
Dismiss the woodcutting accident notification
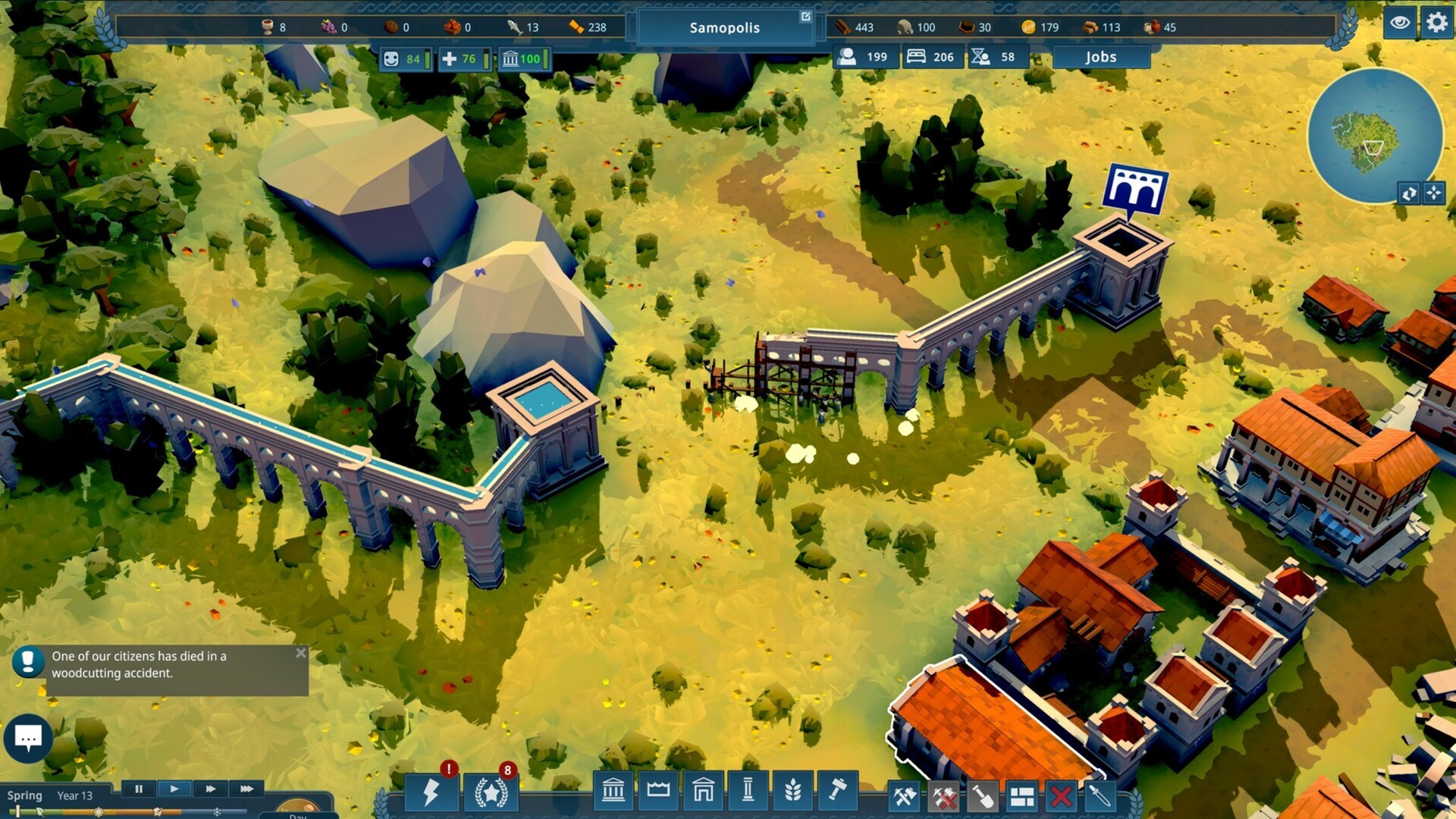tap(301, 651)
